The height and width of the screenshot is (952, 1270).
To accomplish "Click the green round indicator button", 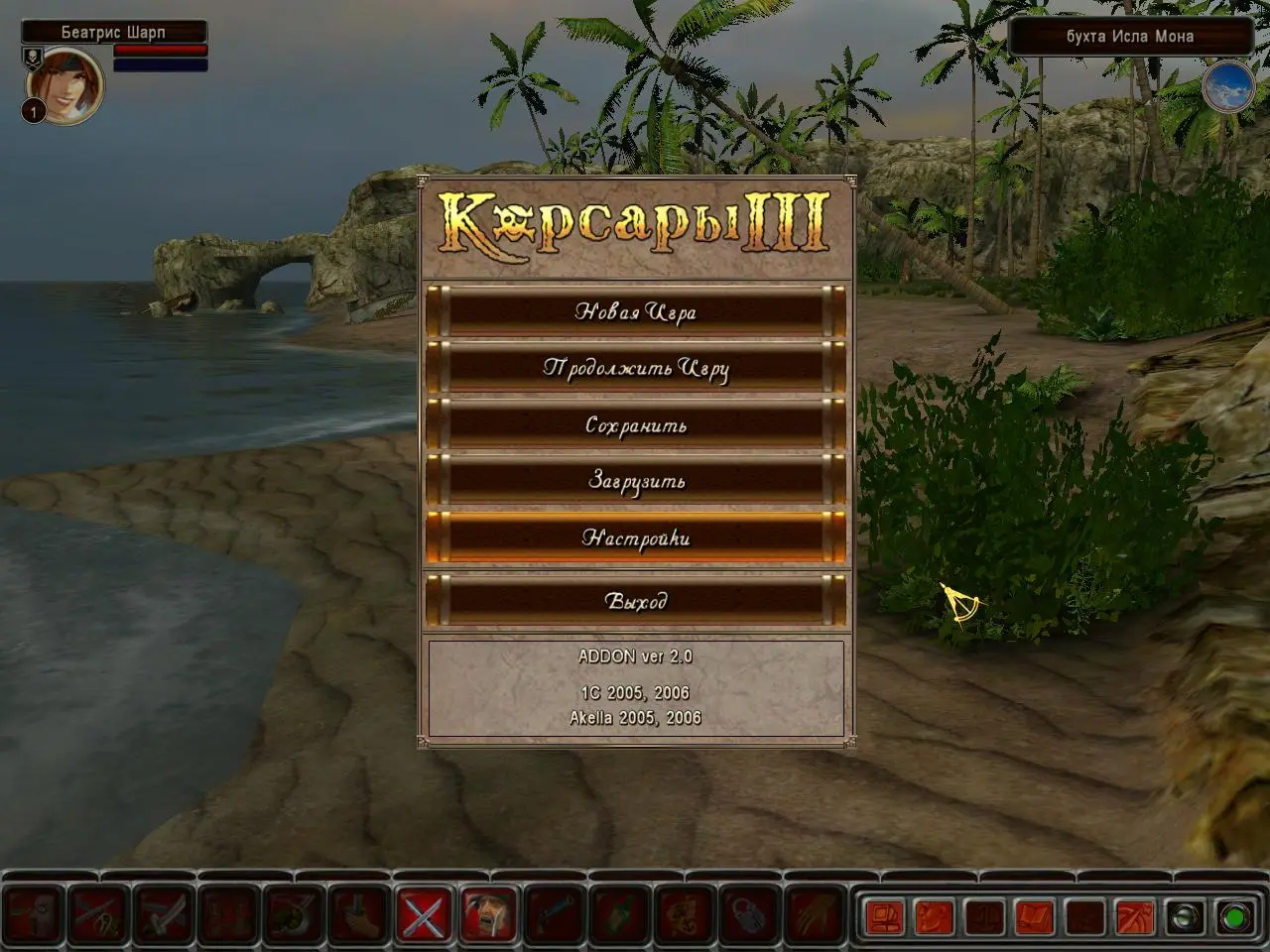I will [1234, 916].
